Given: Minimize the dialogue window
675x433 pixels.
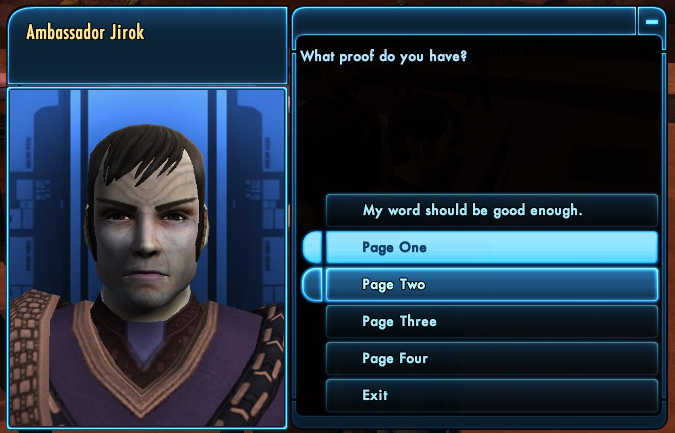Looking at the screenshot, I should tap(651, 20).
